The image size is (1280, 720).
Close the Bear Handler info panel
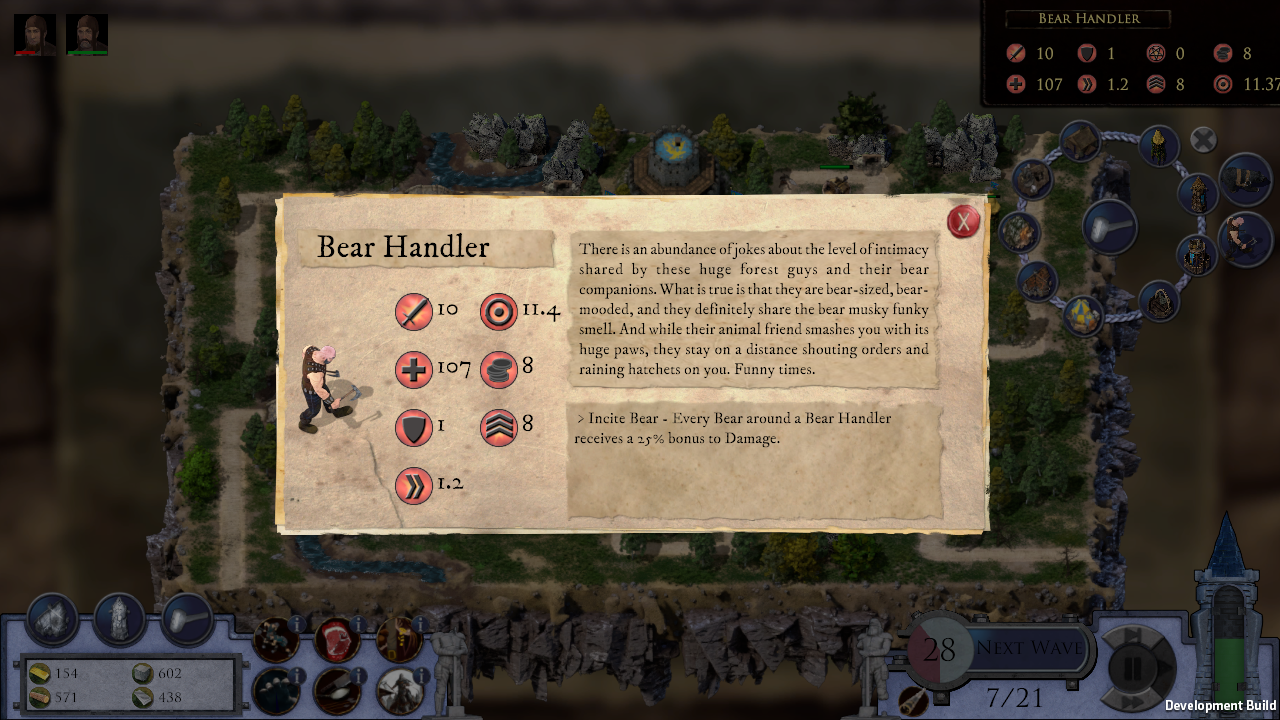click(x=963, y=221)
